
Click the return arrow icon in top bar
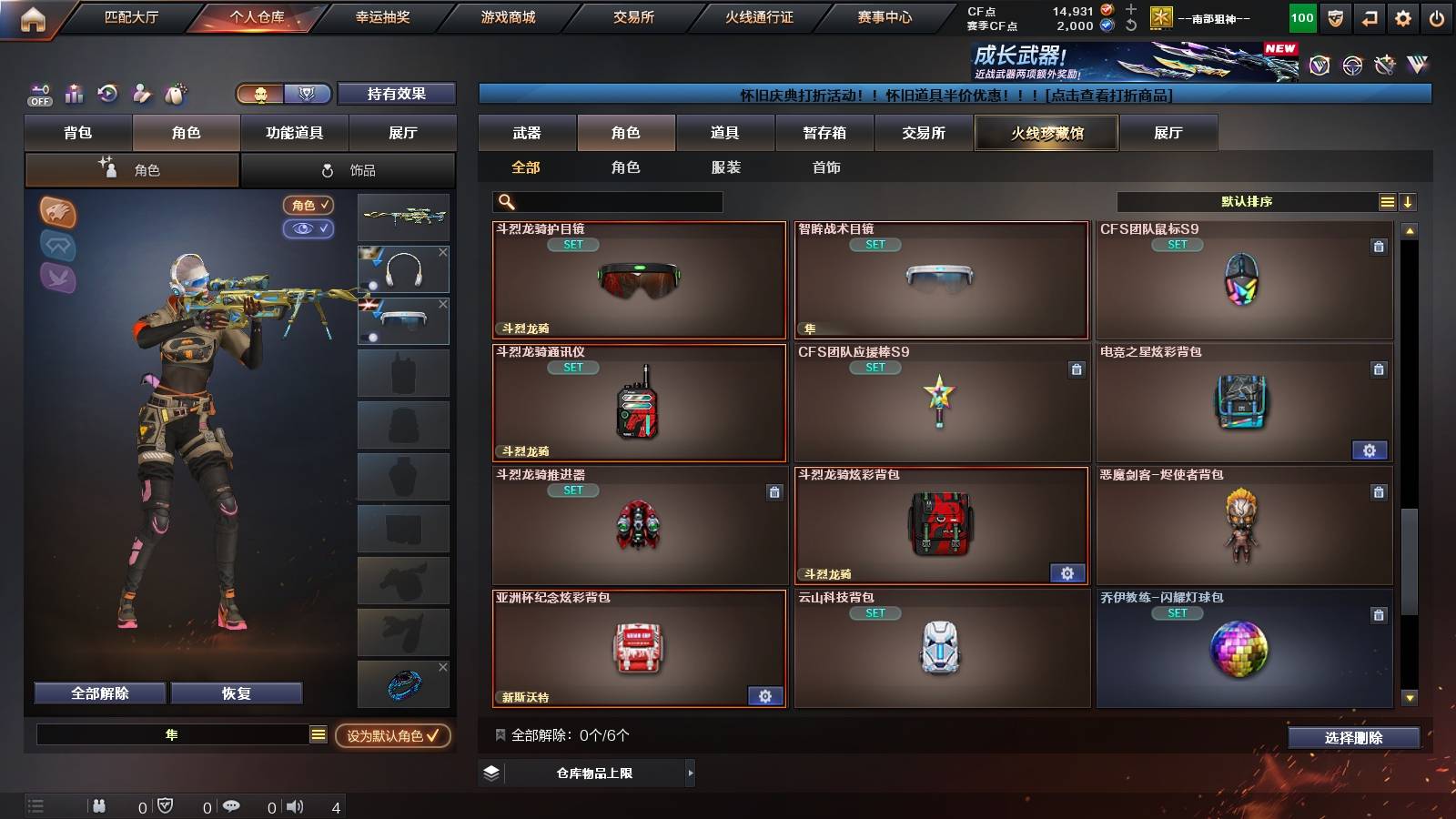tap(1368, 16)
